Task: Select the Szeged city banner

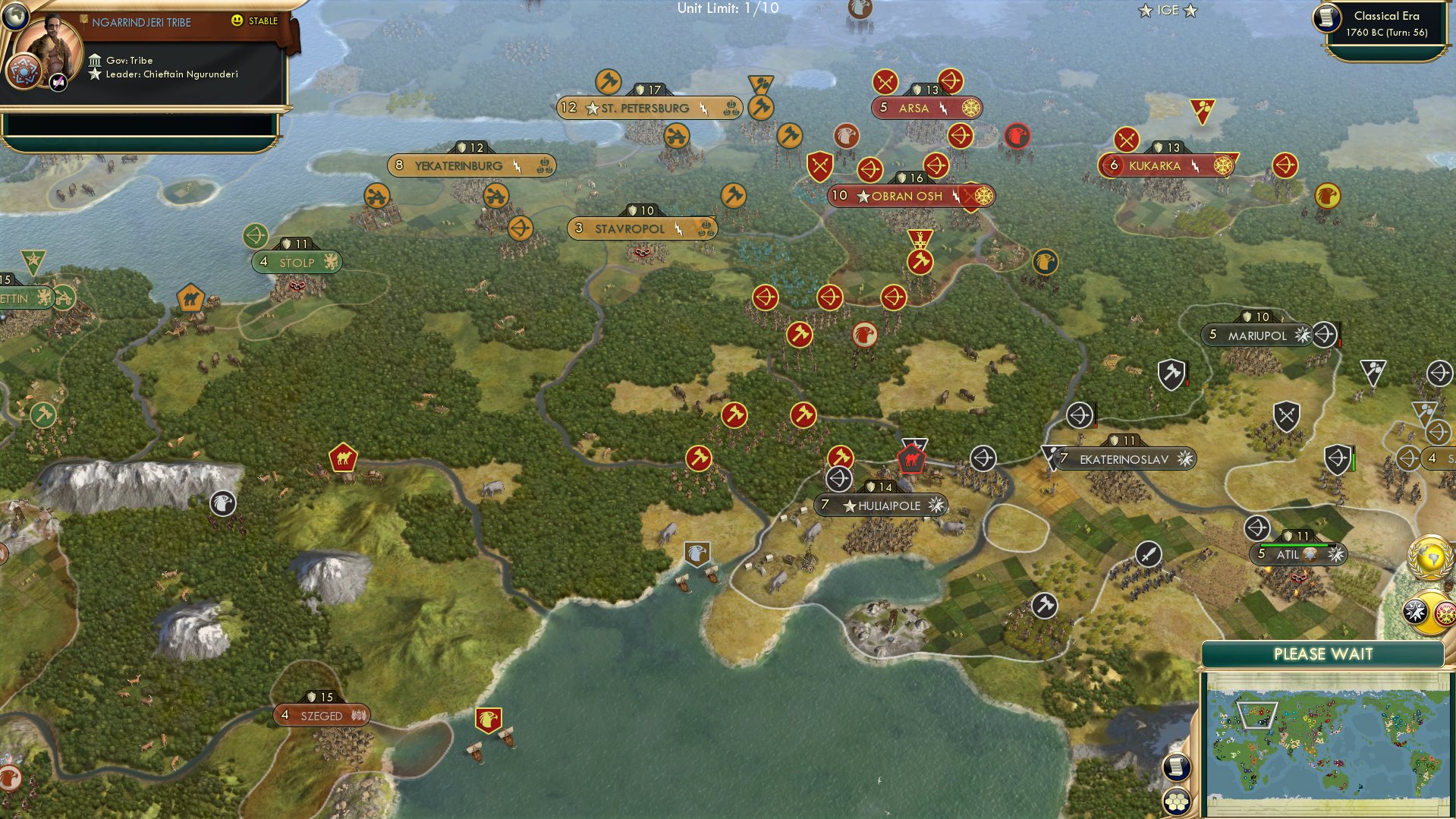Action: coord(322,716)
